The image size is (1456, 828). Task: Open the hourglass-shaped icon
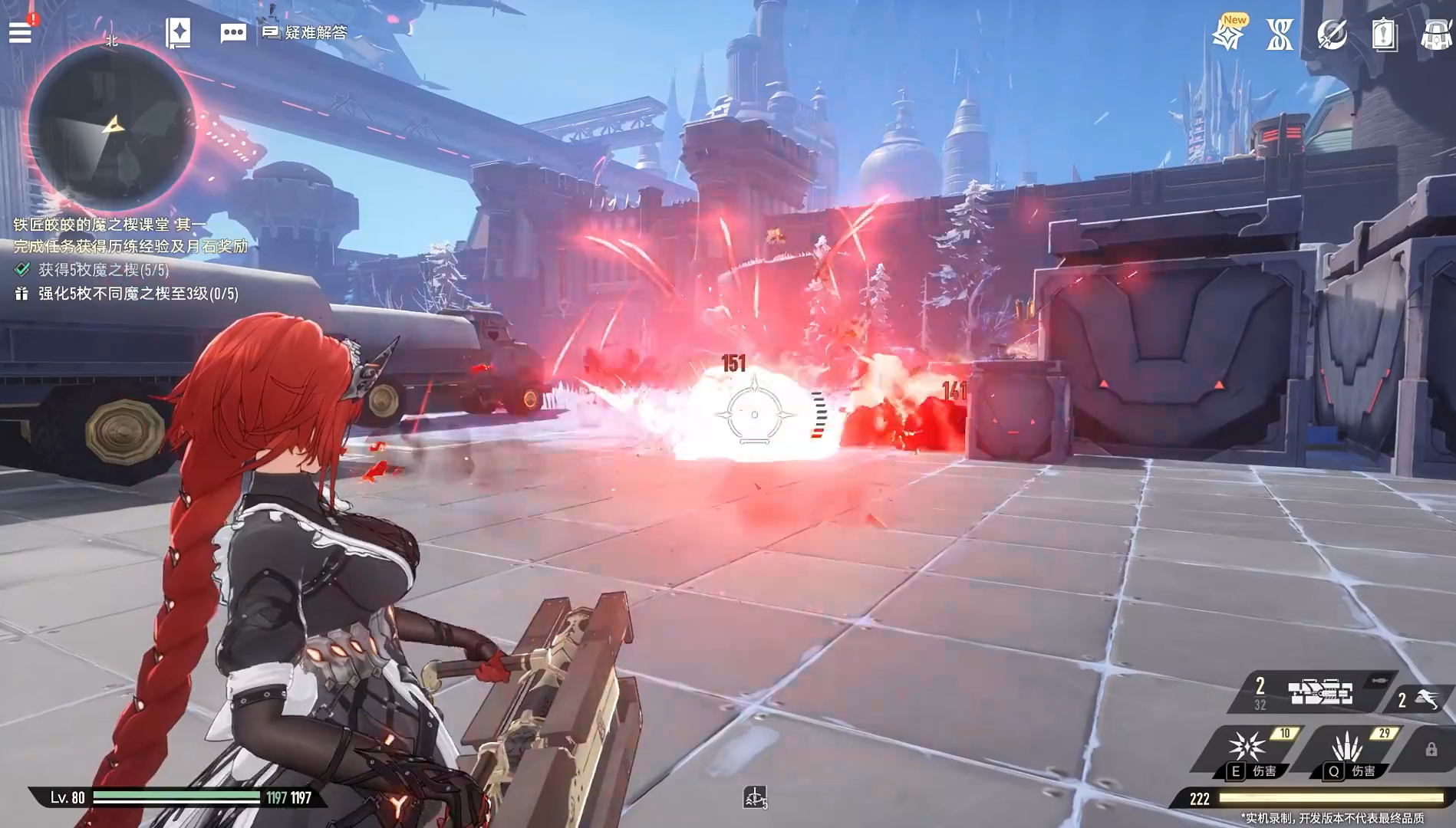1280,35
